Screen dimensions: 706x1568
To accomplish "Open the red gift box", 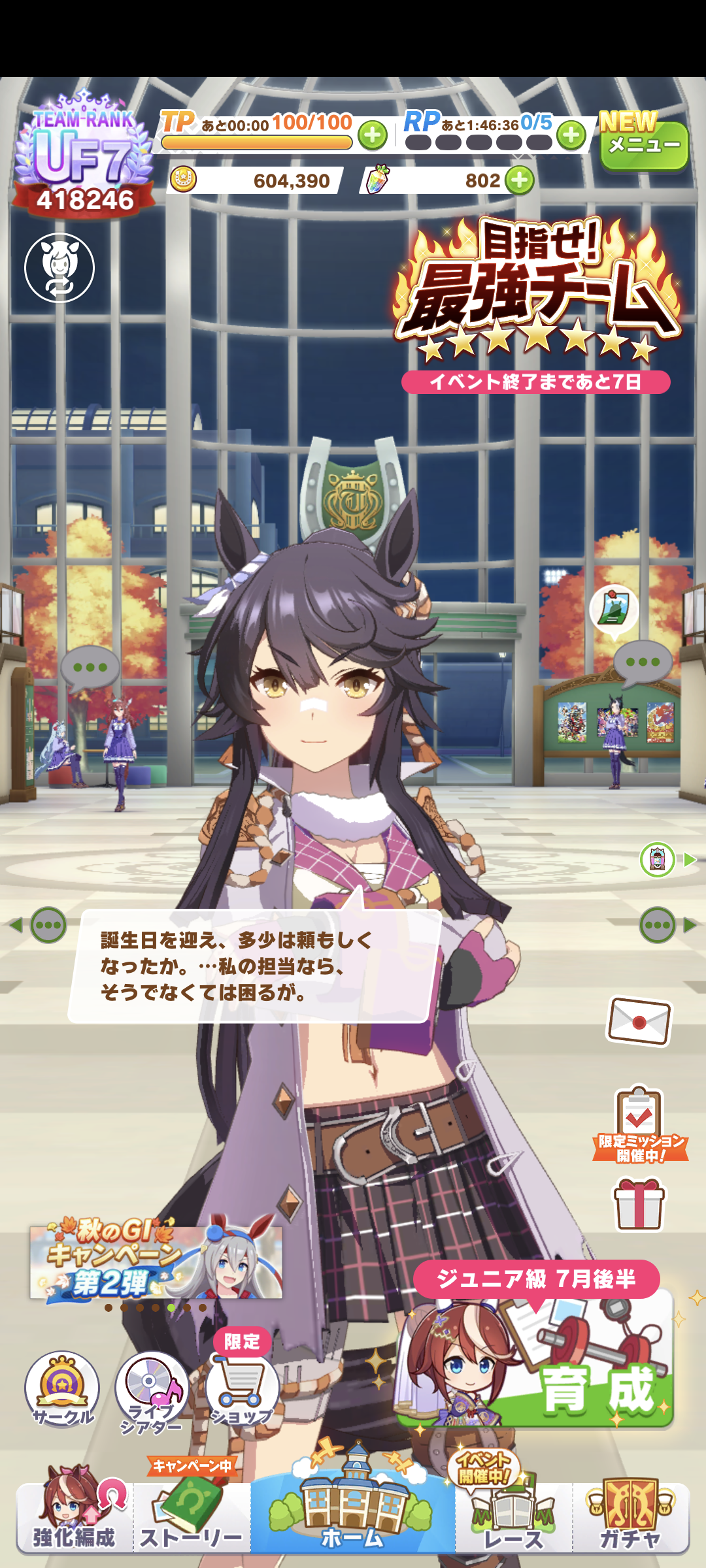I will coord(639,1204).
